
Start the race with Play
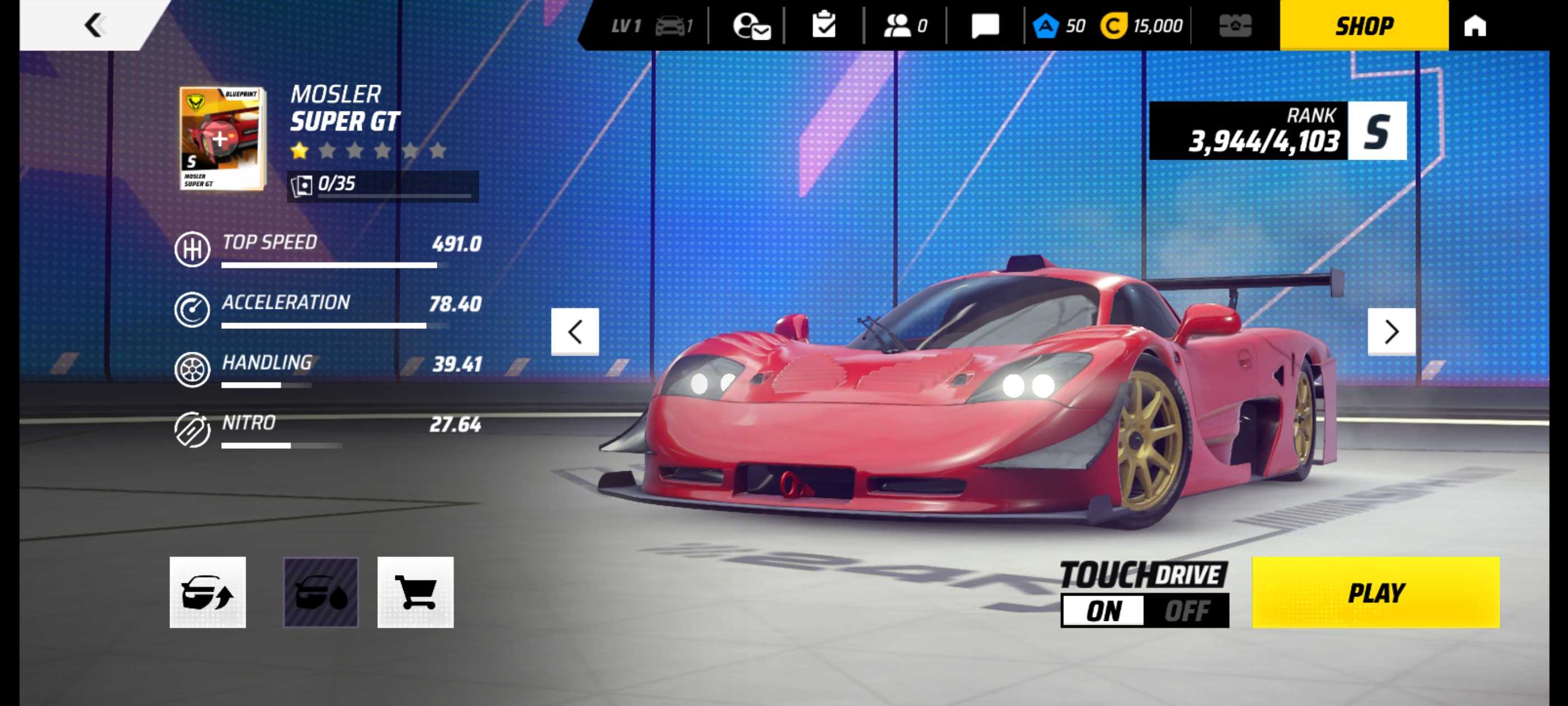(x=1375, y=592)
